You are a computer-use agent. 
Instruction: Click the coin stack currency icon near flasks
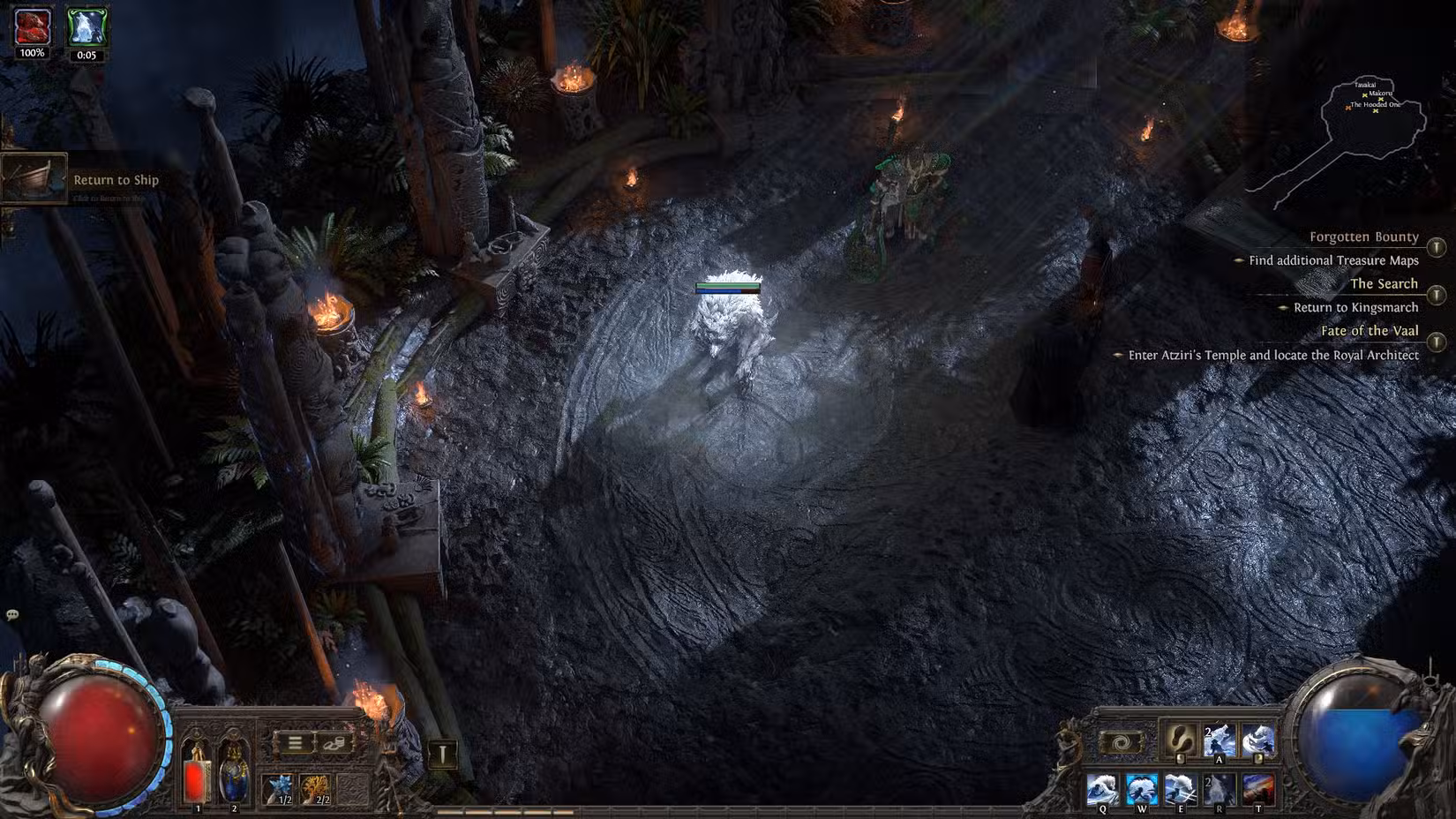[334, 744]
